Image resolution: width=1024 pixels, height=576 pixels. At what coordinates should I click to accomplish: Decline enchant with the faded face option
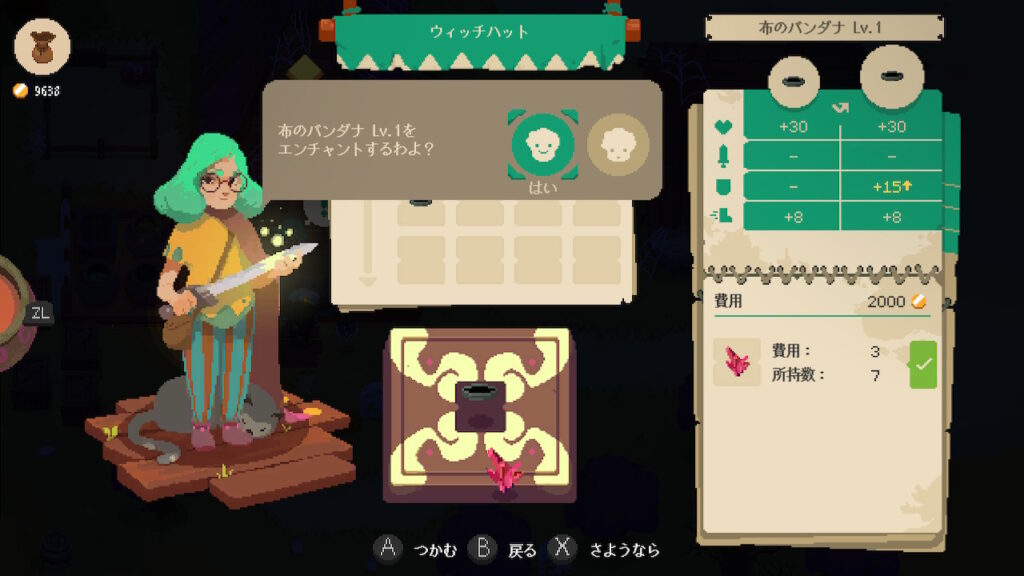pos(617,145)
